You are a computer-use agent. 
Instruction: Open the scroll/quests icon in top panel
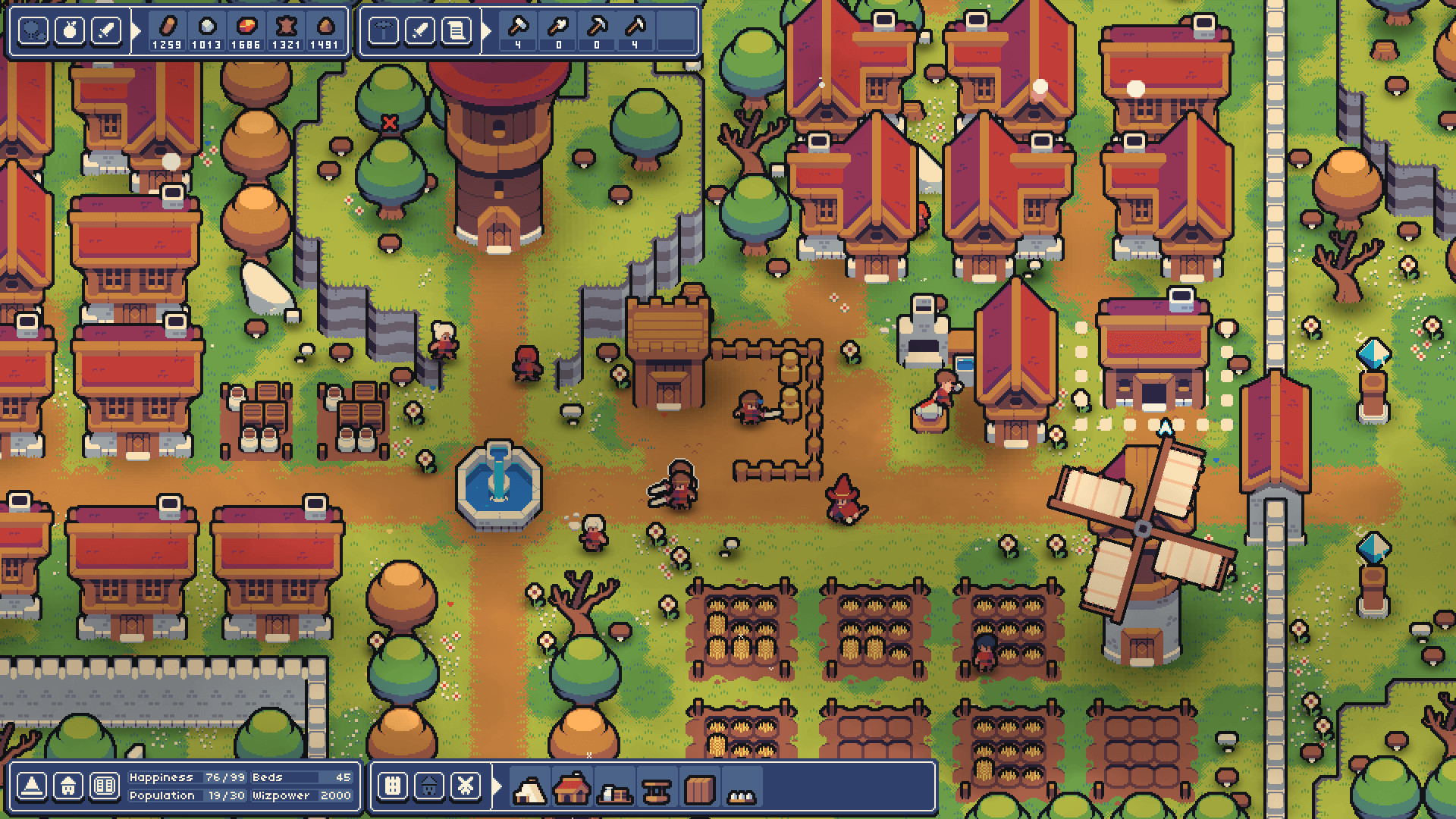[456, 30]
